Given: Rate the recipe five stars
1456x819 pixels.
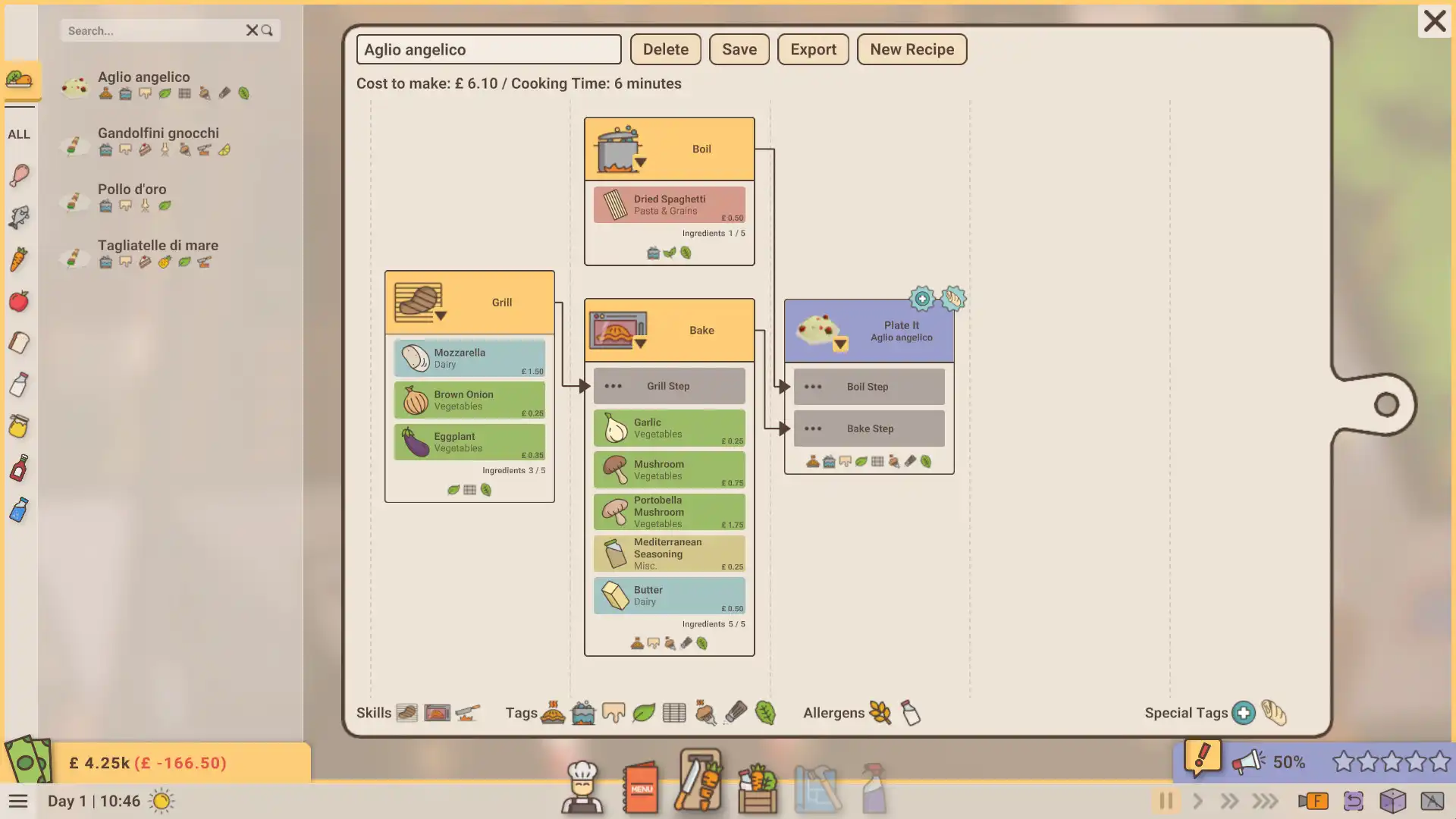Looking at the screenshot, I should point(1439,761).
